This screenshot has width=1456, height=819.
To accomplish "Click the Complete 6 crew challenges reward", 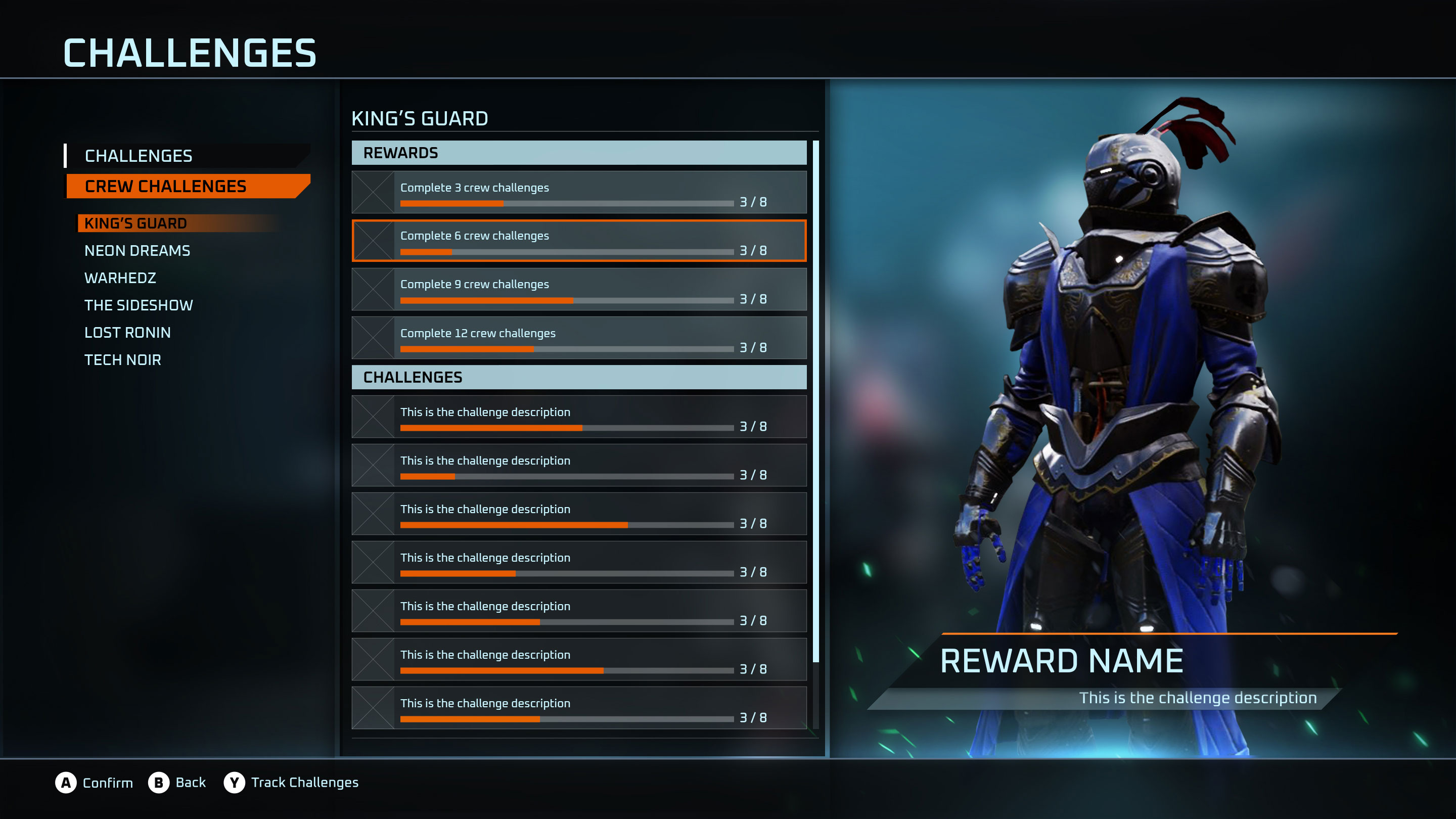I will [579, 241].
